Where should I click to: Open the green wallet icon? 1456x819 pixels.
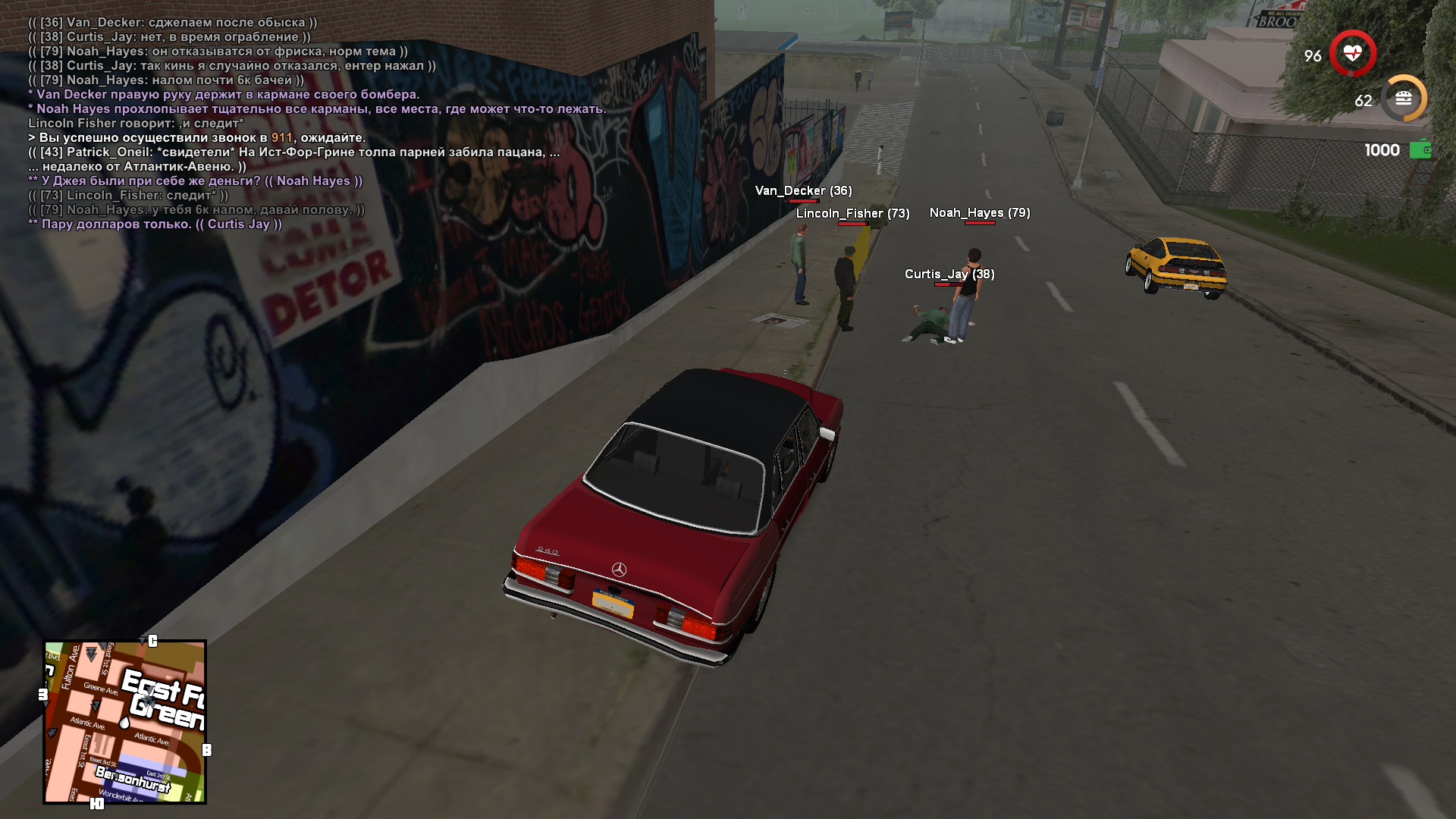(1420, 149)
